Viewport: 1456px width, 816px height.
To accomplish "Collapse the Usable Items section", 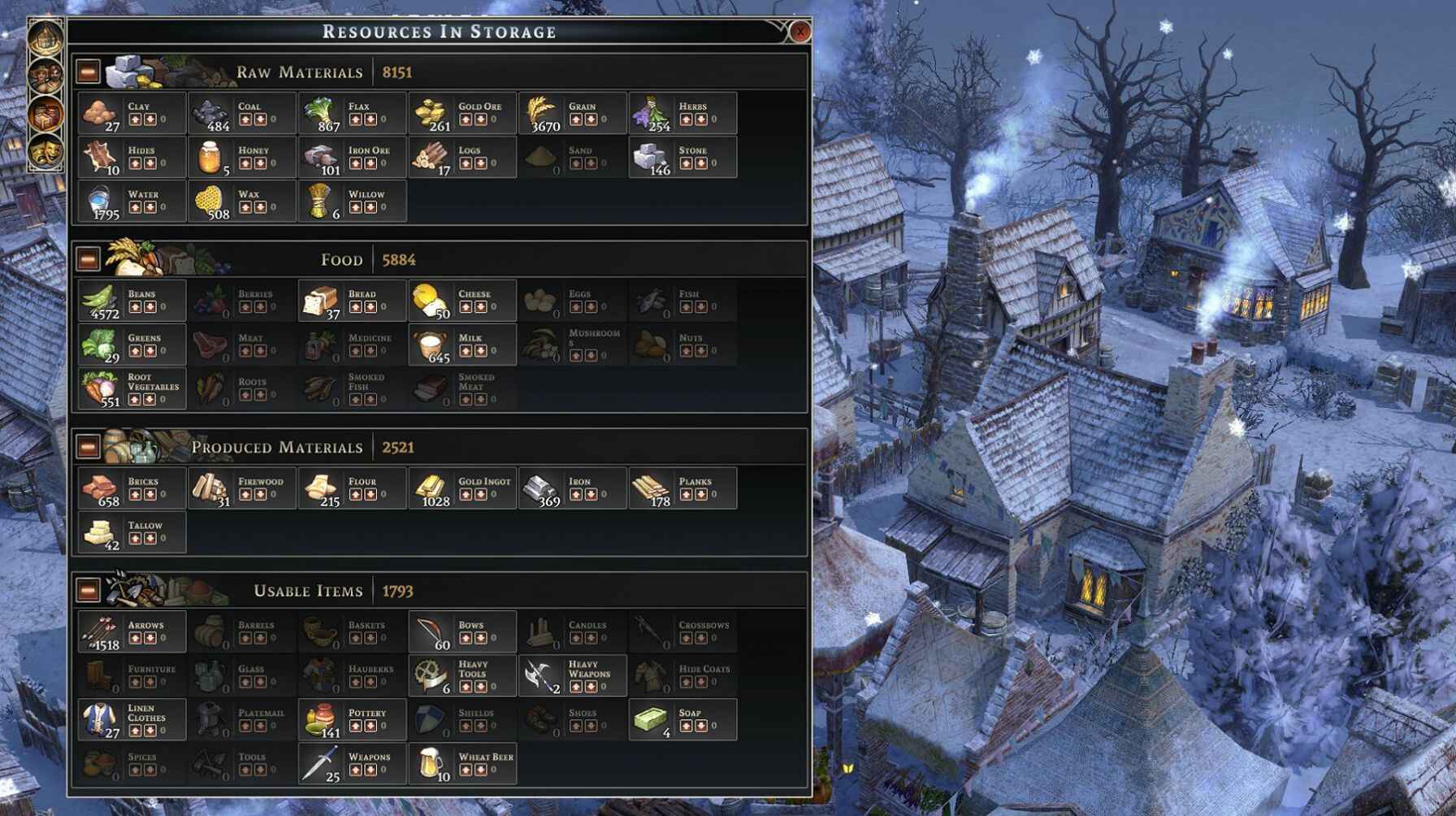I will pos(88,592).
